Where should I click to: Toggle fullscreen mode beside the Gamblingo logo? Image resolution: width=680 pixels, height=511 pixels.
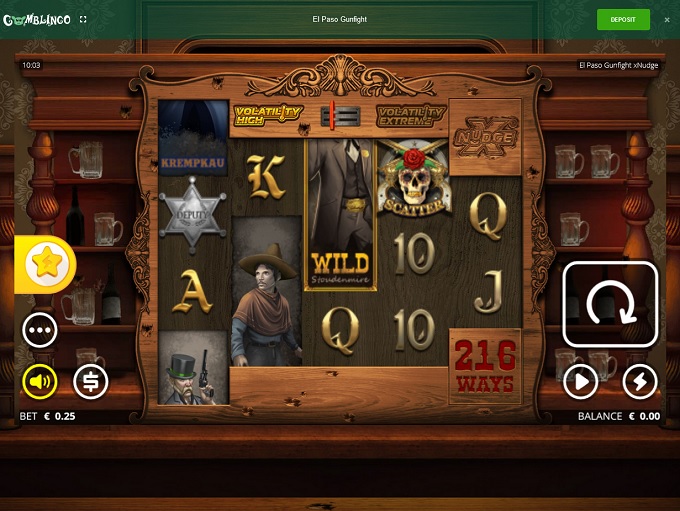83,19
